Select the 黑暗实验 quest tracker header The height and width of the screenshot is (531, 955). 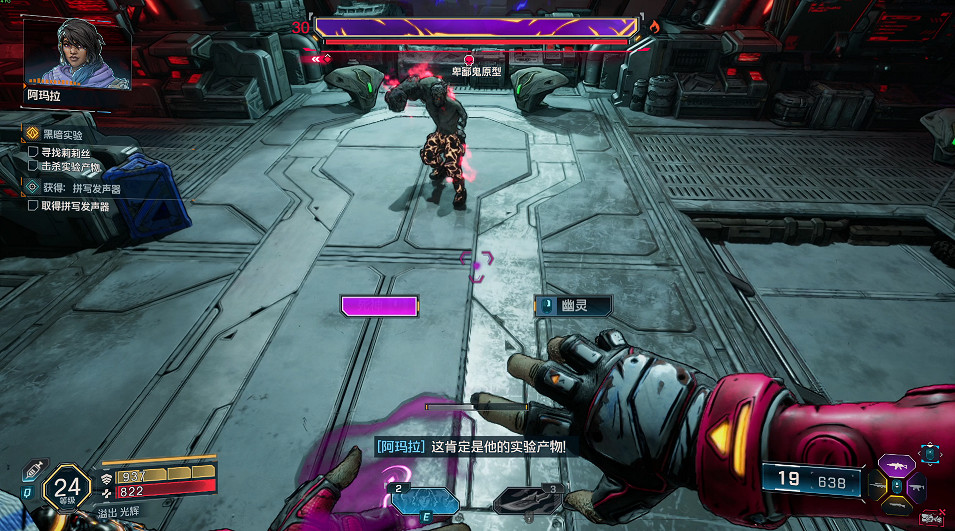(62, 134)
